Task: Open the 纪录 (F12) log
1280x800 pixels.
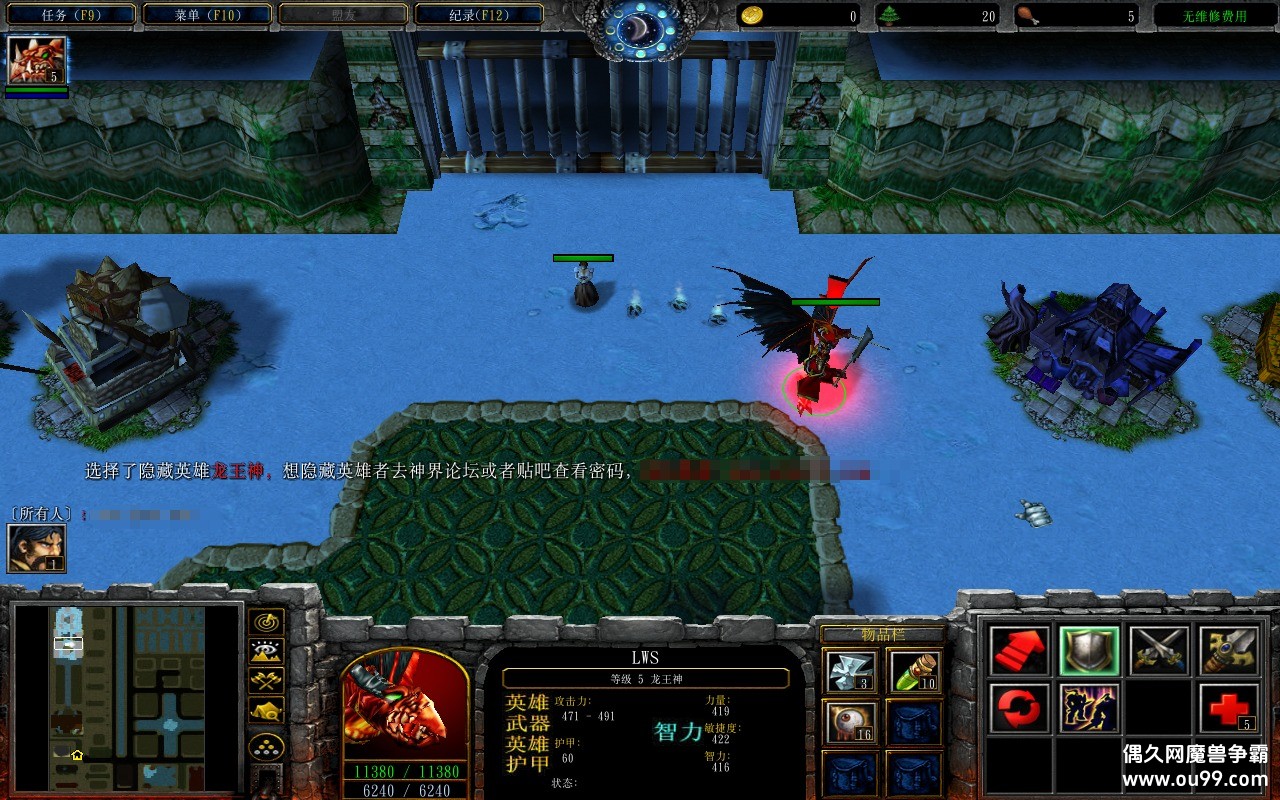Action: click(x=478, y=15)
